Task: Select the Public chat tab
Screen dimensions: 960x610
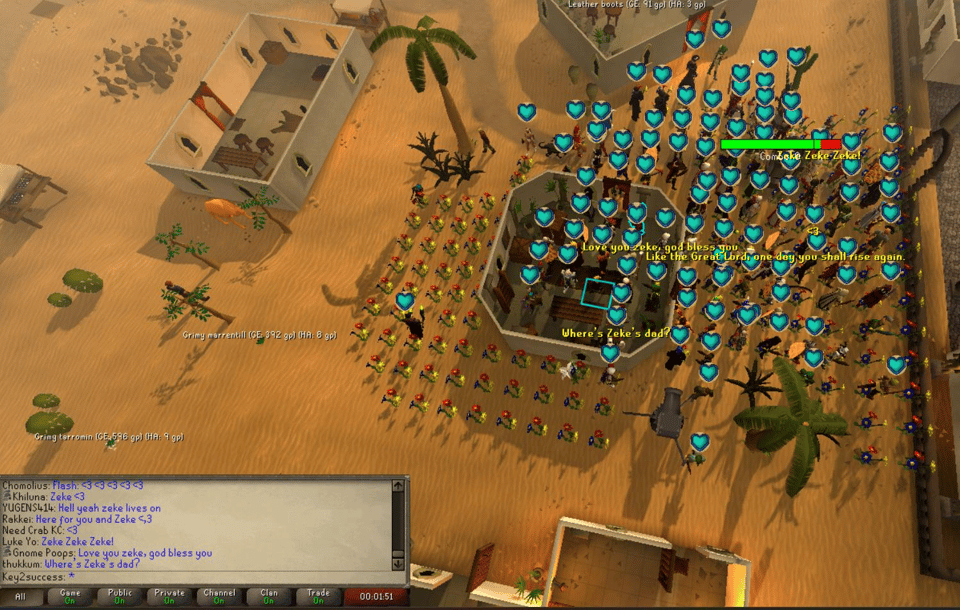Action: coord(120,597)
